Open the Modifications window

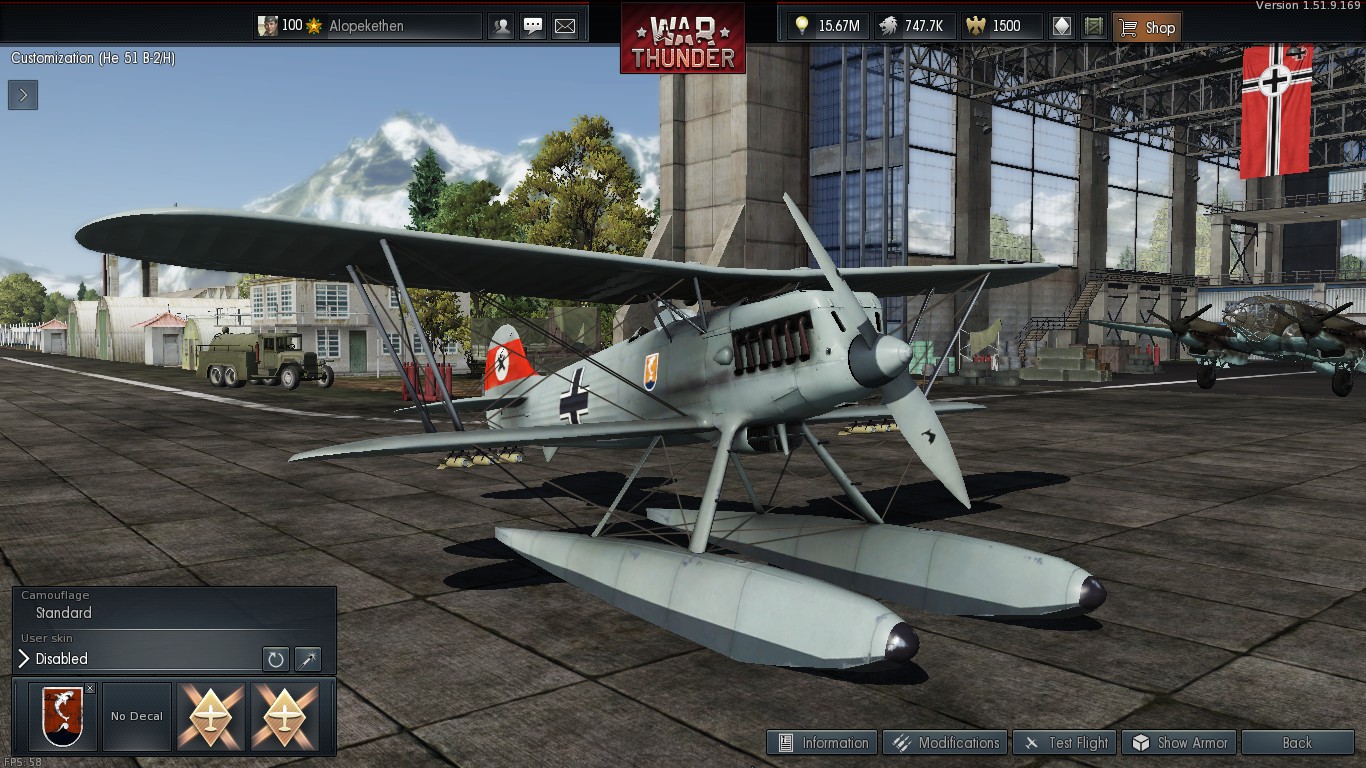pyautogui.click(x=946, y=743)
